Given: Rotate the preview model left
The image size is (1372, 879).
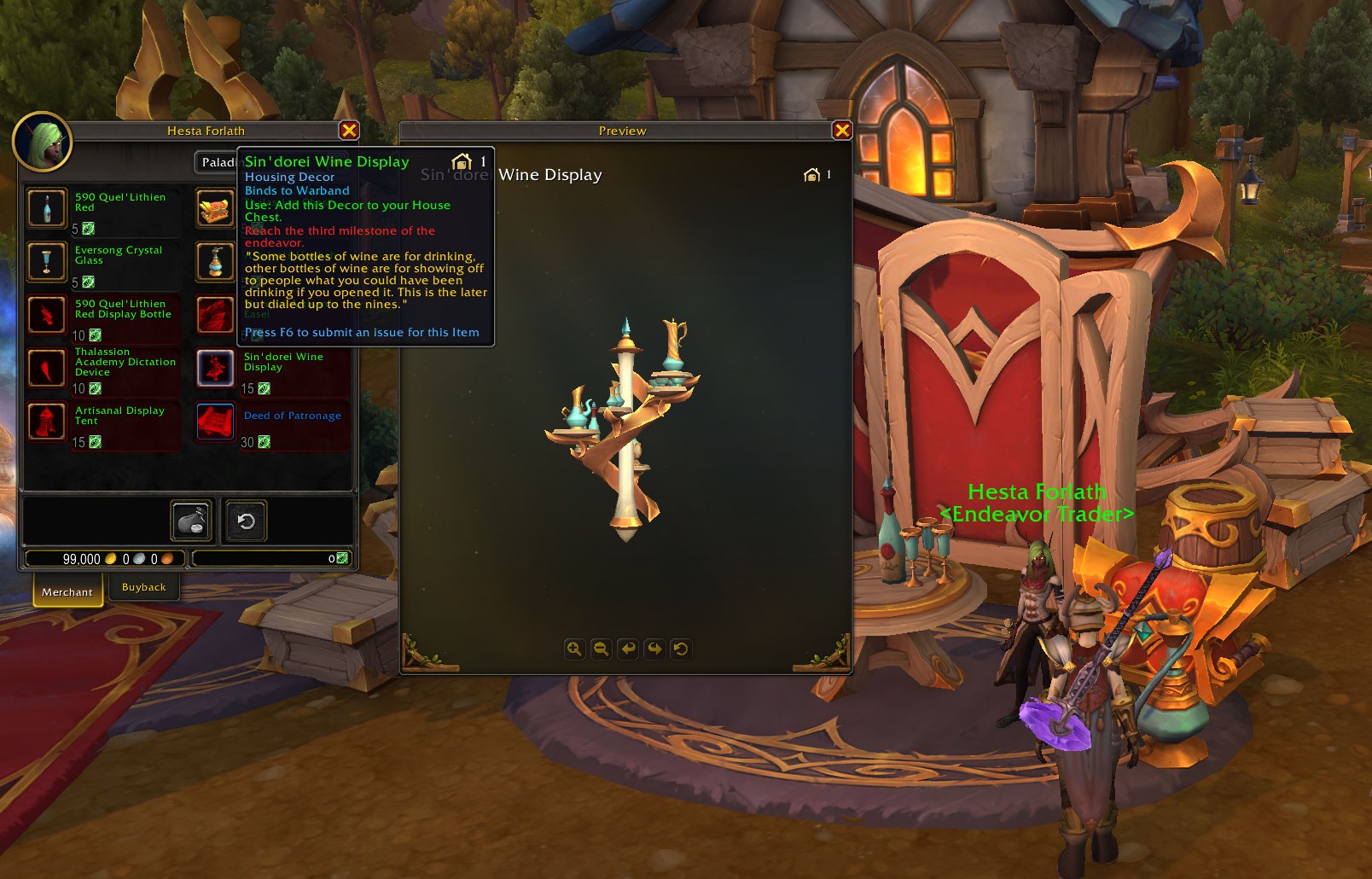Looking at the screenshot, I should pyautogui.click(x=628, y=649).
